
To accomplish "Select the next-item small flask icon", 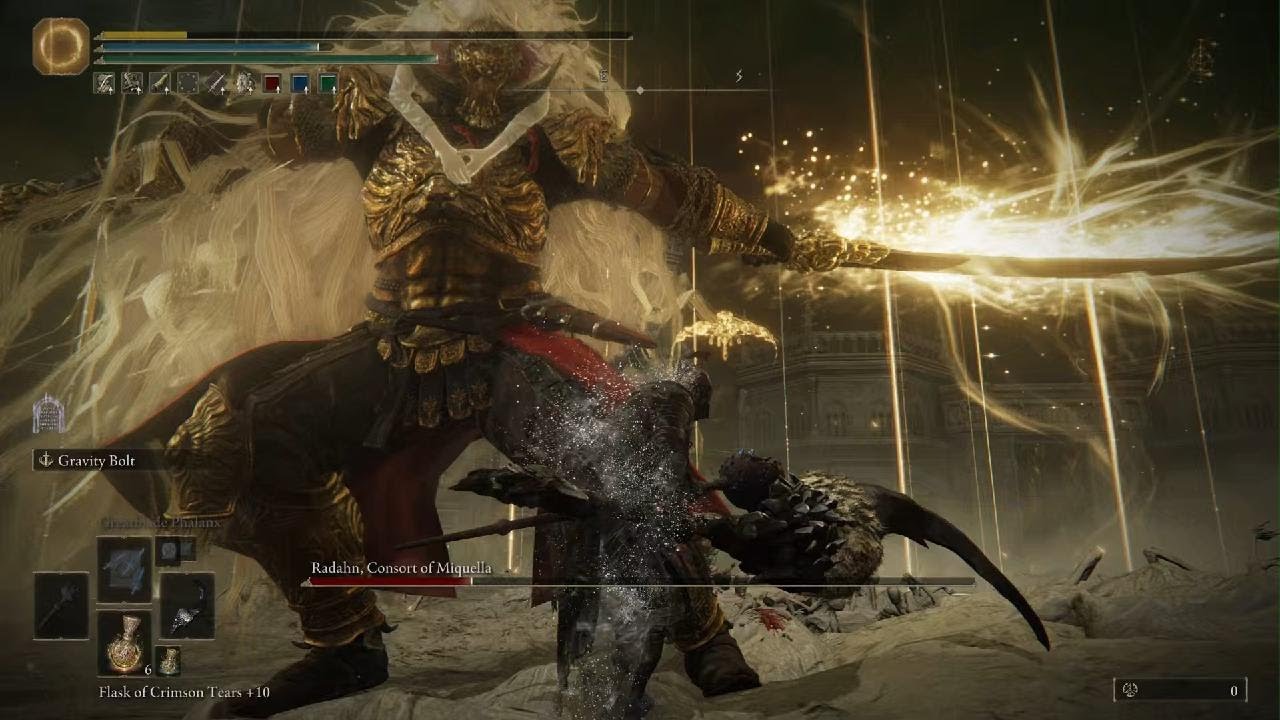I will (168, 661).
